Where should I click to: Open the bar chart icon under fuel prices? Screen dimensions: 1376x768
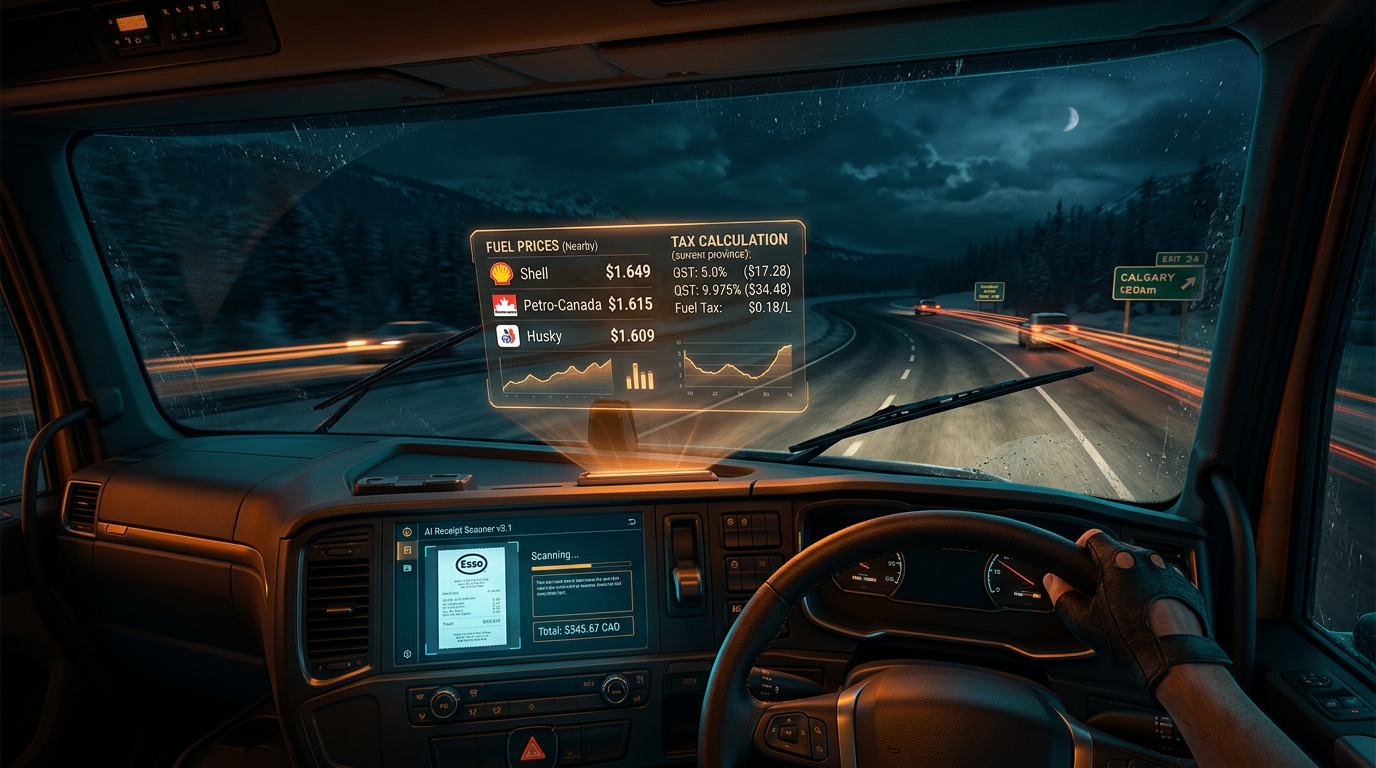639,377
